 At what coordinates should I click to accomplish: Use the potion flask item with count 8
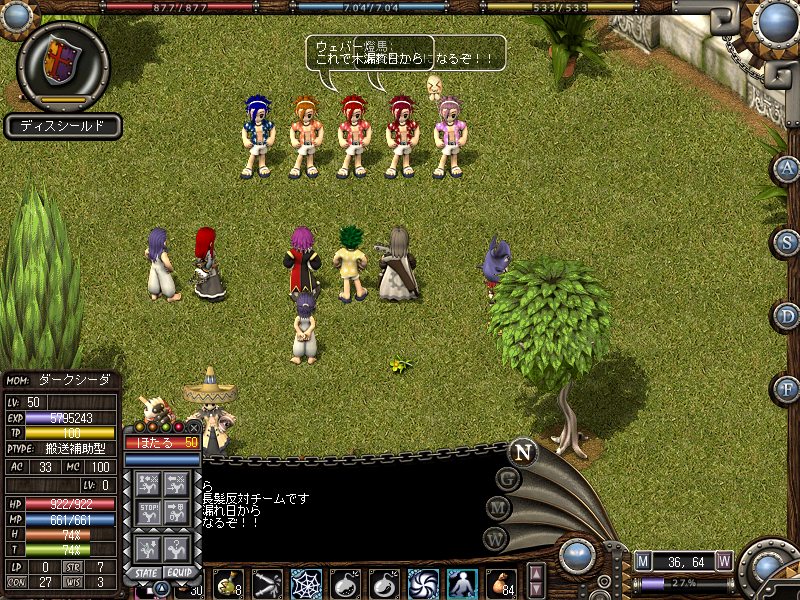(x=229, y=583)
